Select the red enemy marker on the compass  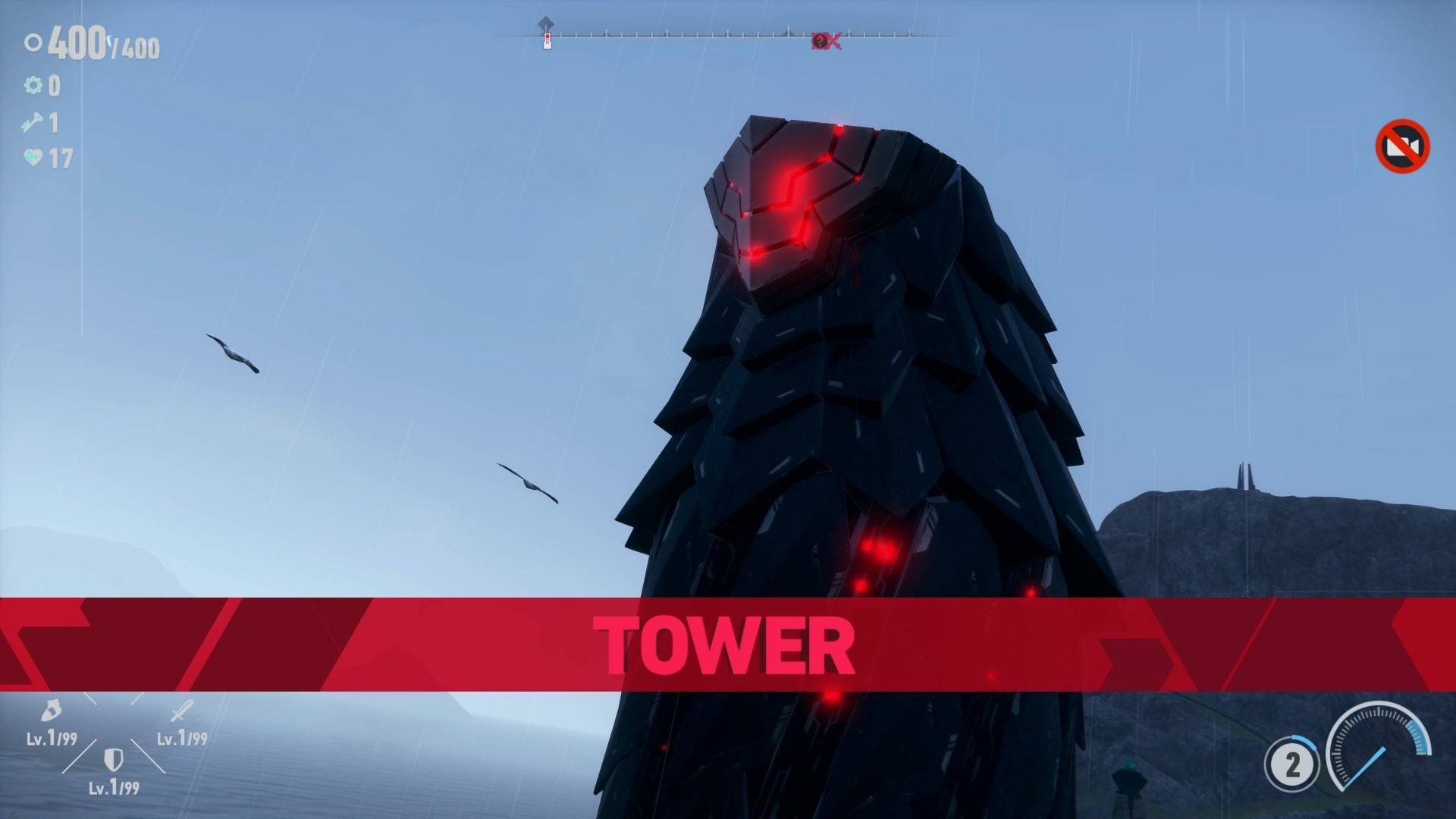[x=824, y=41]
